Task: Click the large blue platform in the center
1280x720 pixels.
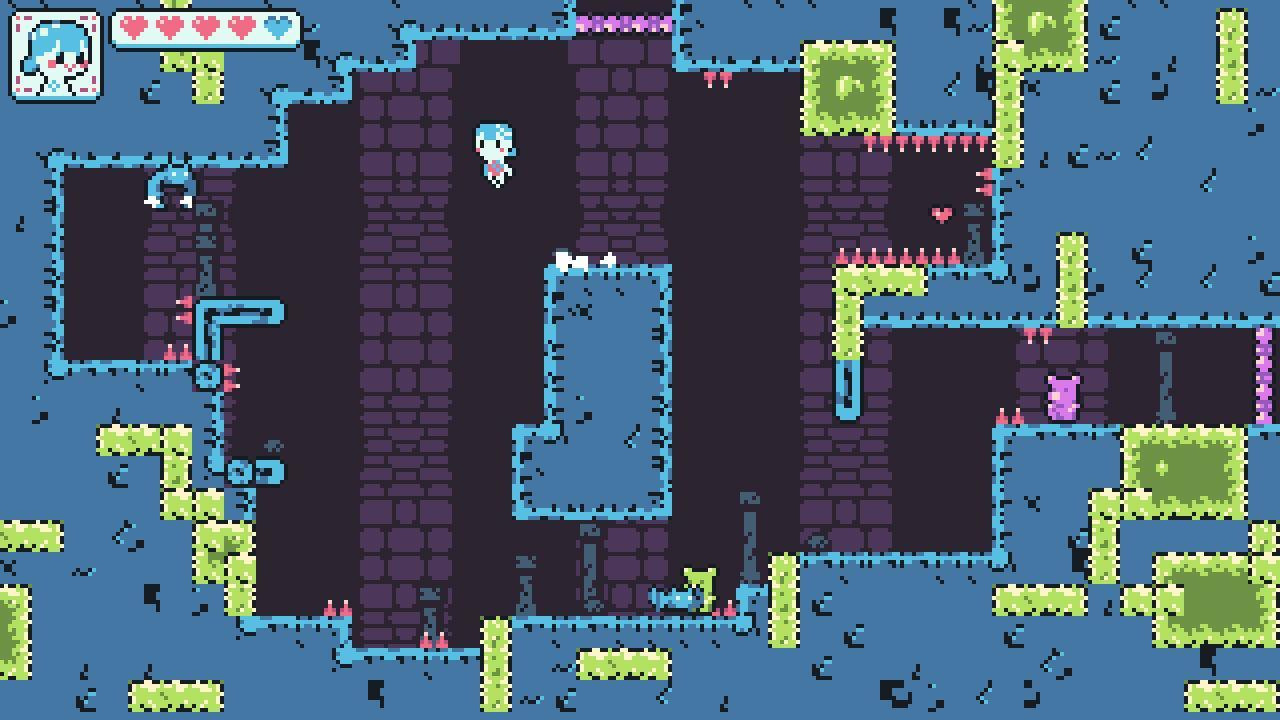Action: click(600, 390)
